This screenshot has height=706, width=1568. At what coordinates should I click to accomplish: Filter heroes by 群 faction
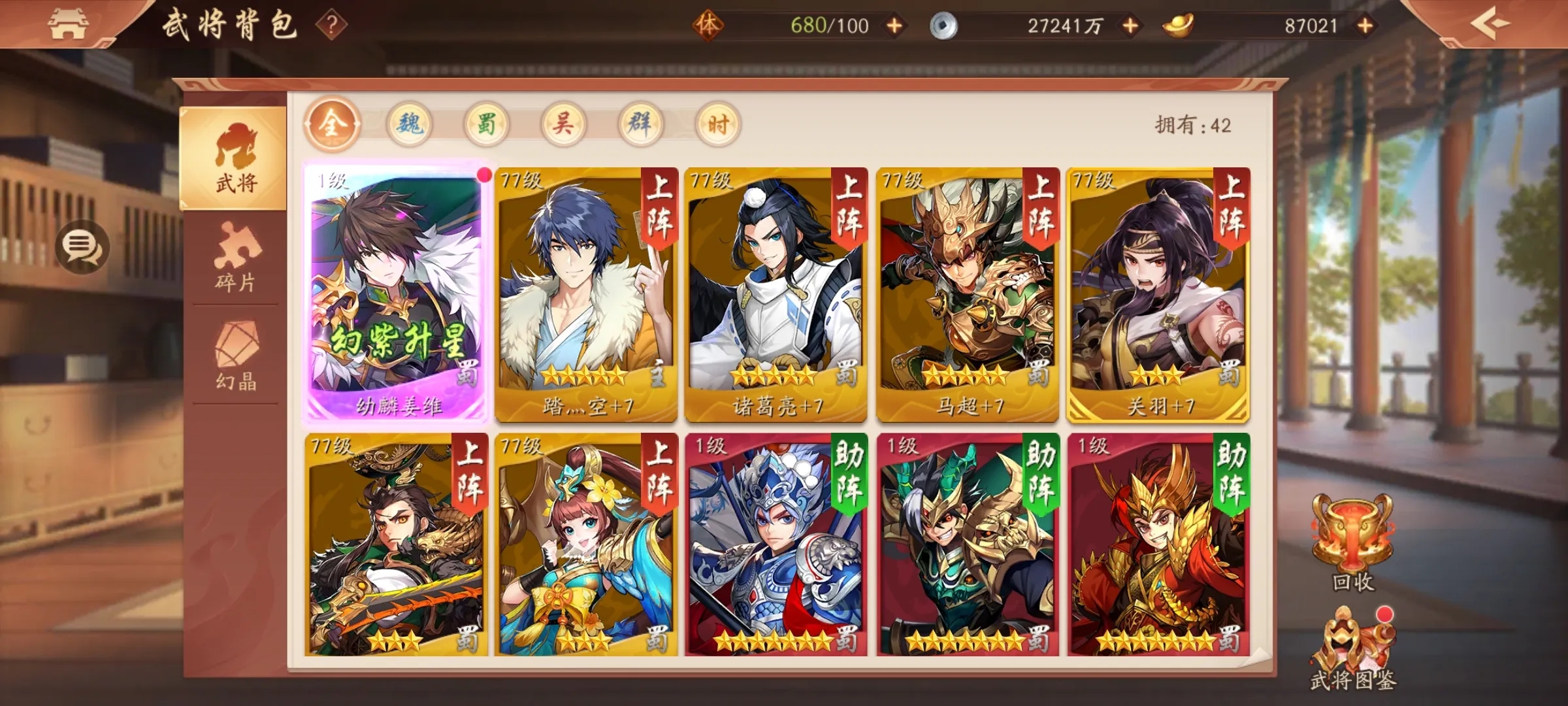[x=640, y=124]
